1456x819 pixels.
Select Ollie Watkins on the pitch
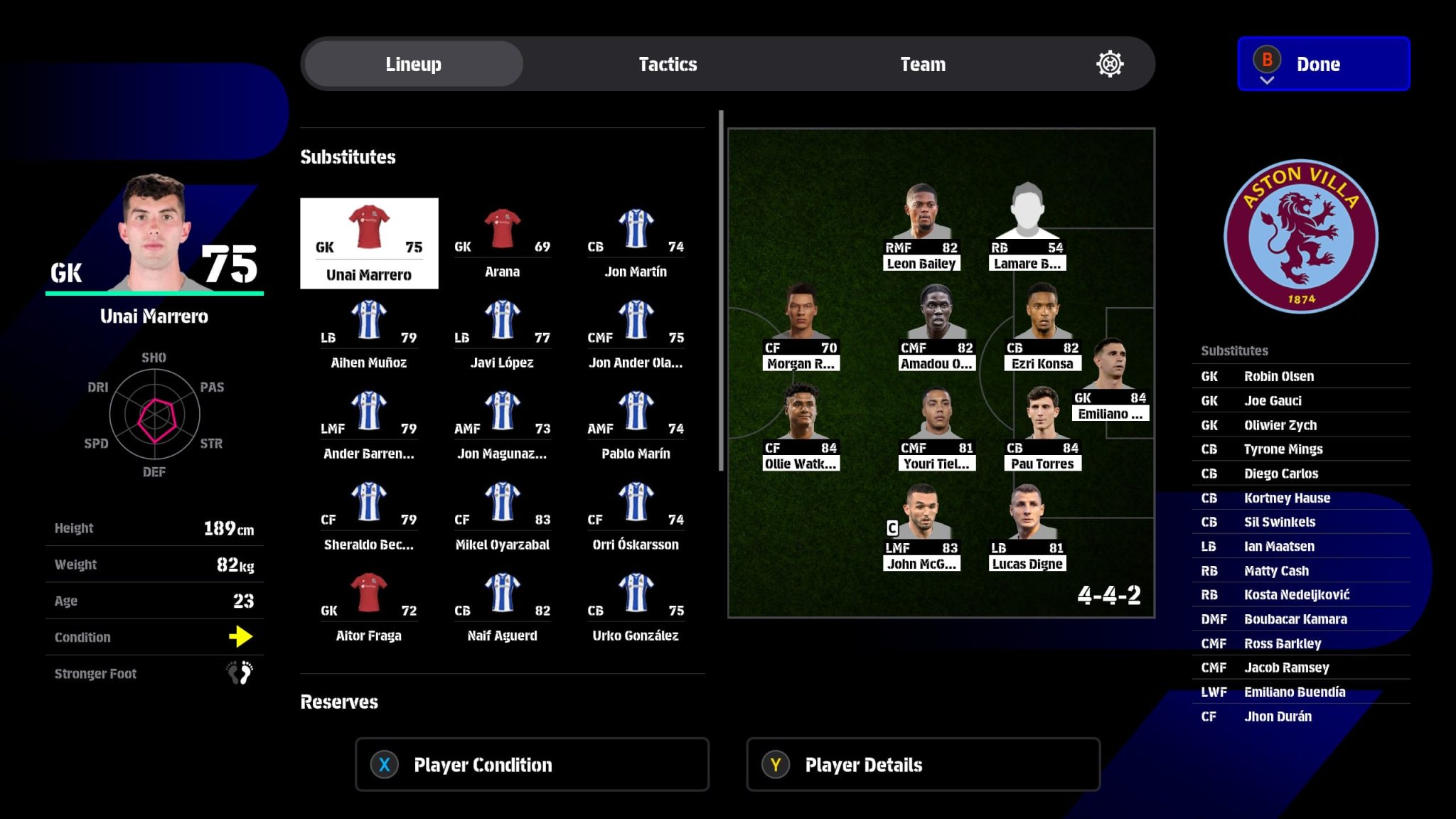tap(801, 428)
